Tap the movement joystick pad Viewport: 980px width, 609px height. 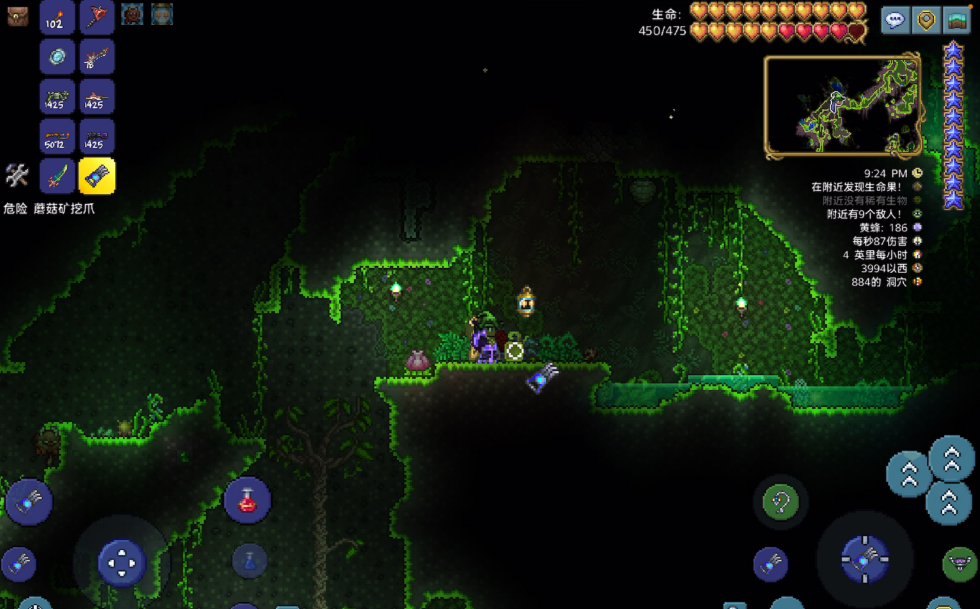(122, 563)
